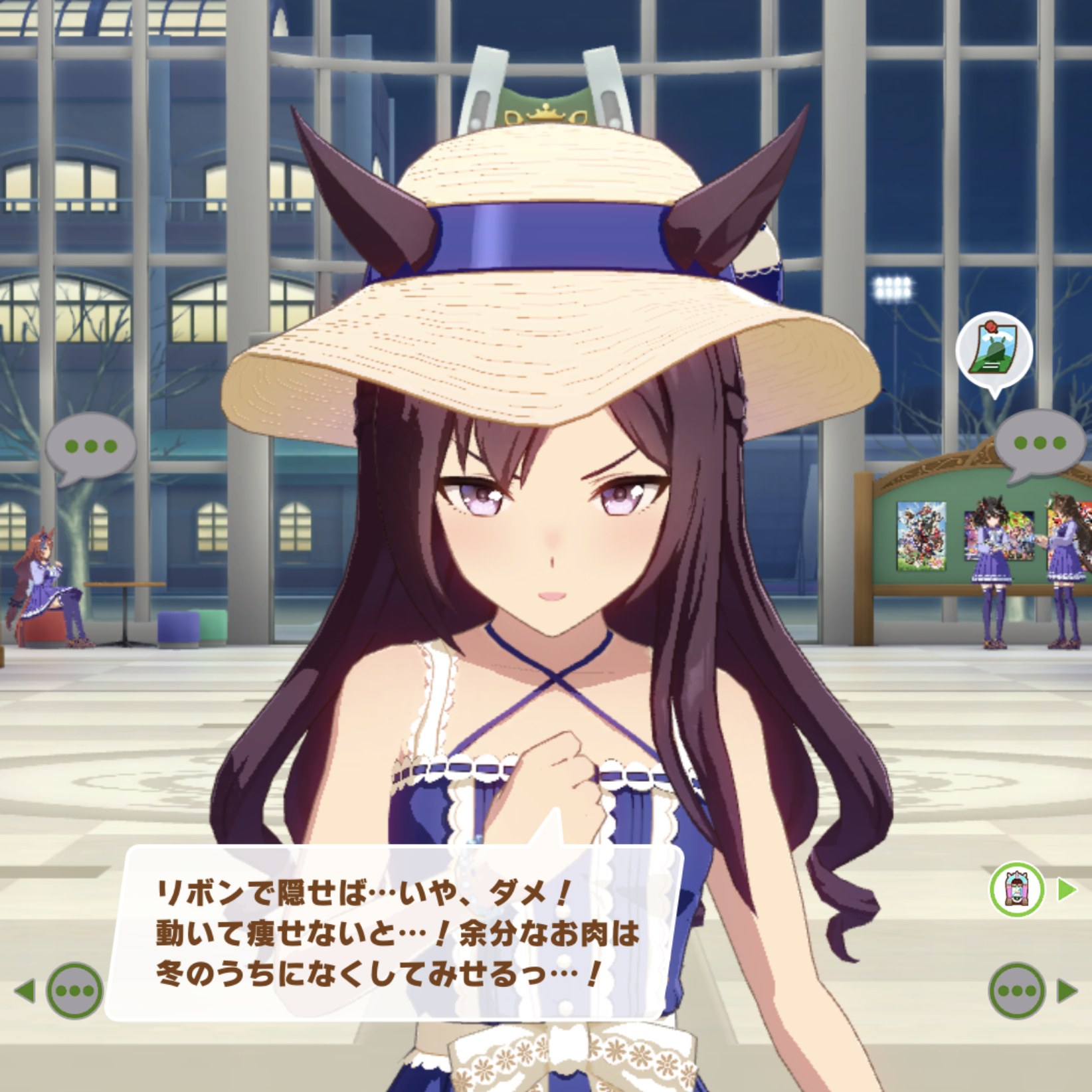The height and width of the screenshot is (1092, 1092).
Task: Select the poster icon bubble over the bulletin board
Action: [994, 350]
